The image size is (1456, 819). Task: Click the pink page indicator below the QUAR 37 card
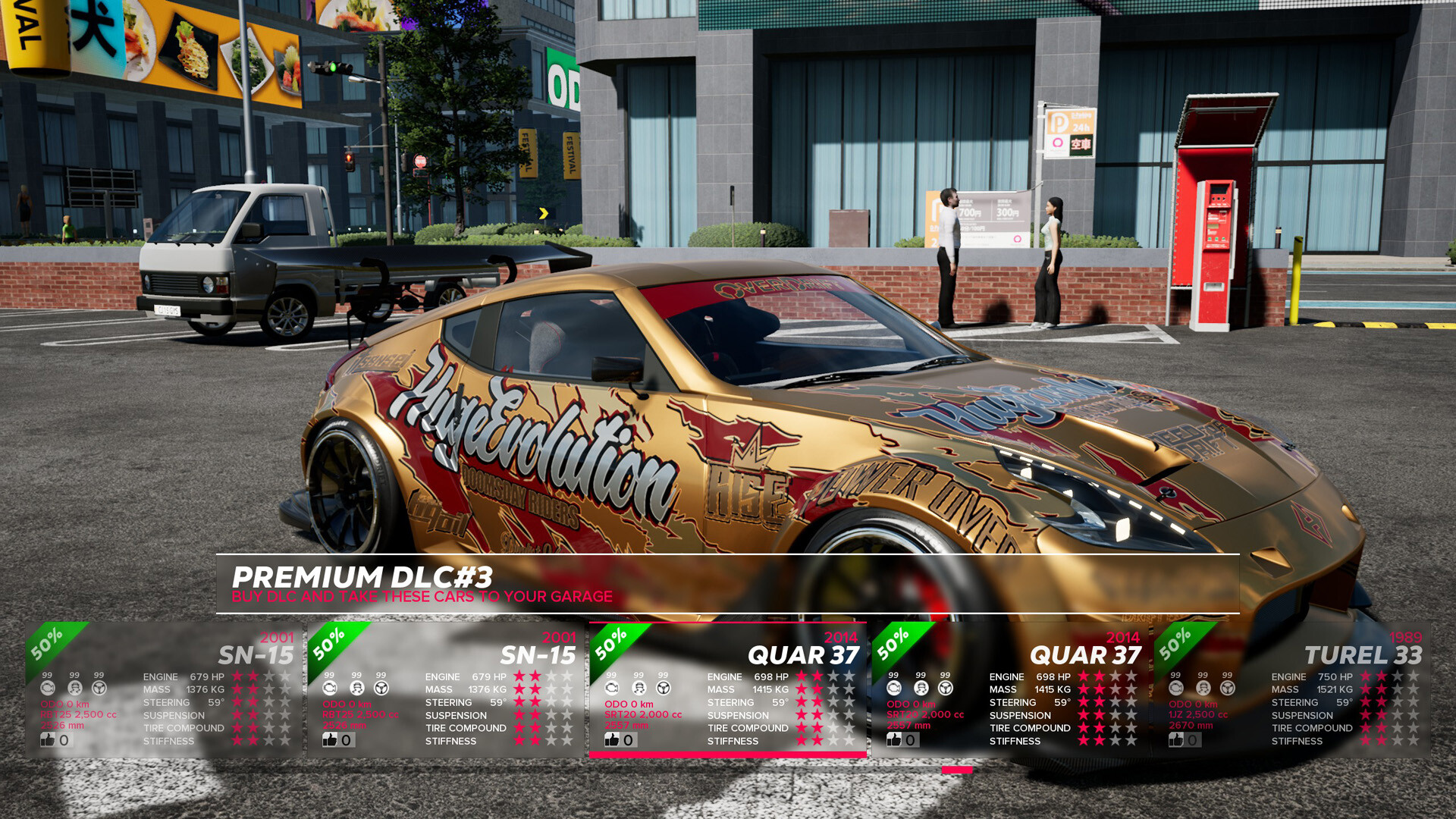click(957, 767)
